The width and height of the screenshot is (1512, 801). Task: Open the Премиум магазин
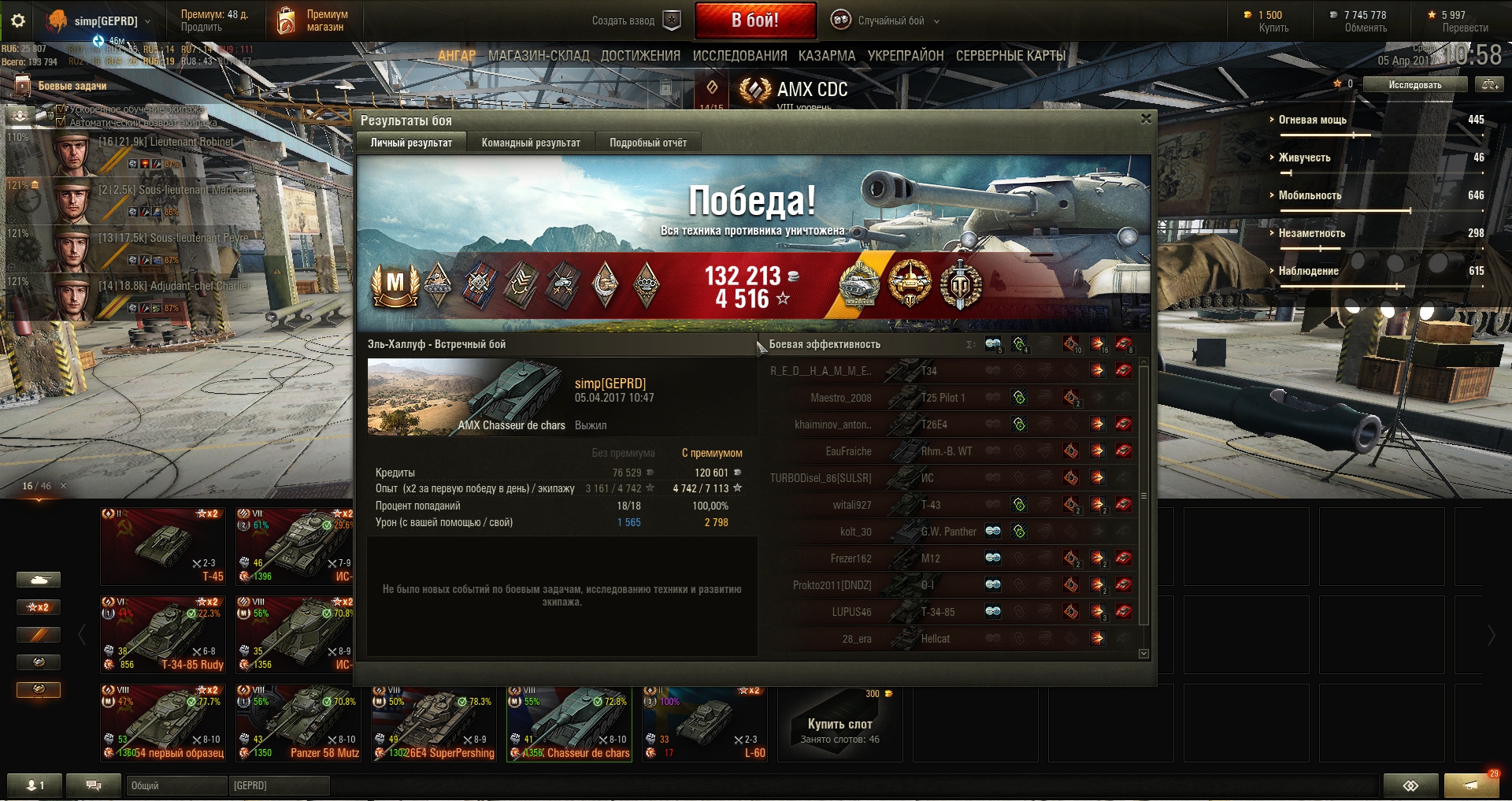coord(313,20)
